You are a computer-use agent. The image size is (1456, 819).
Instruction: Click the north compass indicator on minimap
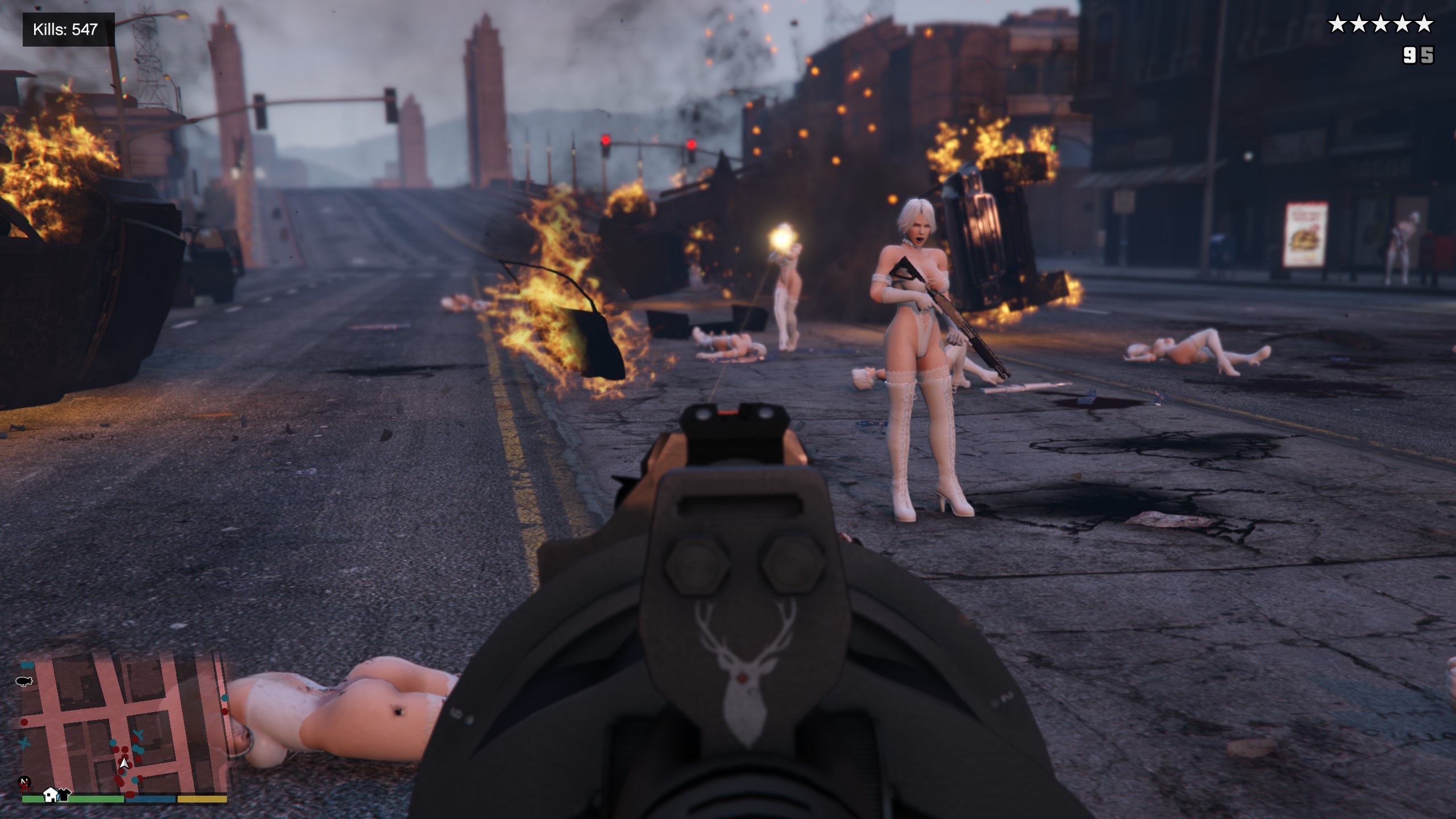point(24,783)
